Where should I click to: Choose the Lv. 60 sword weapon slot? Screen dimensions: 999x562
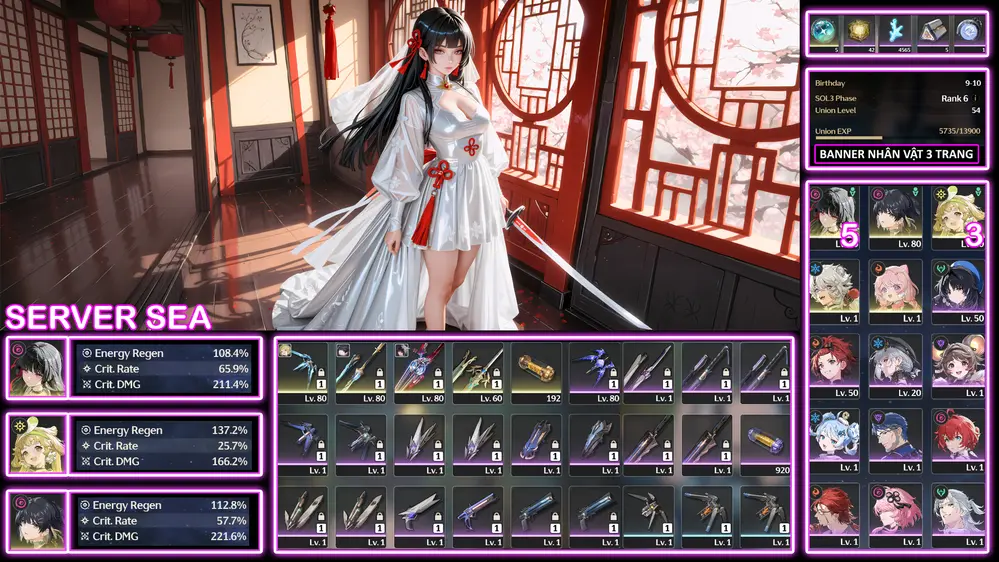coord(477,370)
